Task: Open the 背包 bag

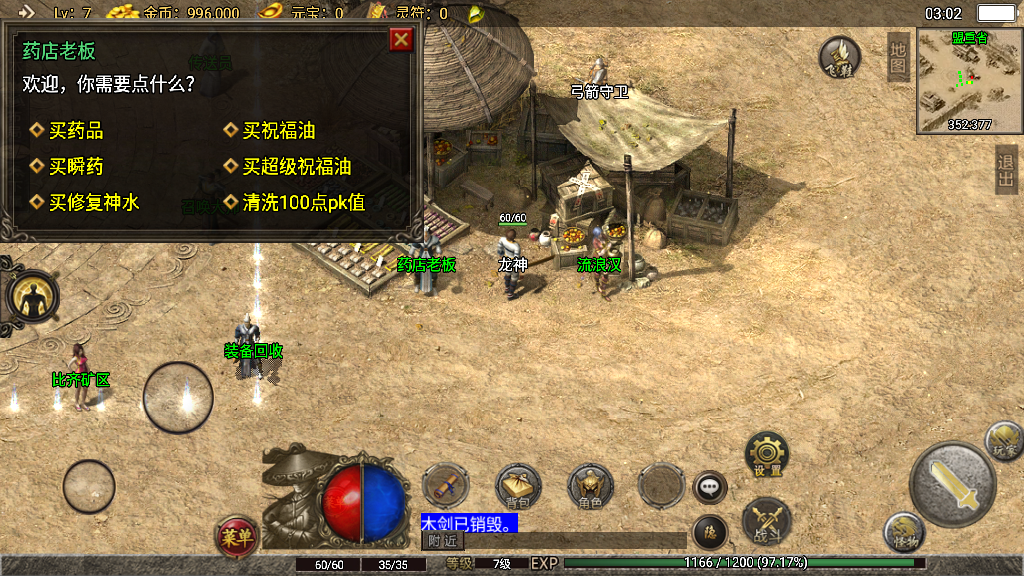Action: 518,487
